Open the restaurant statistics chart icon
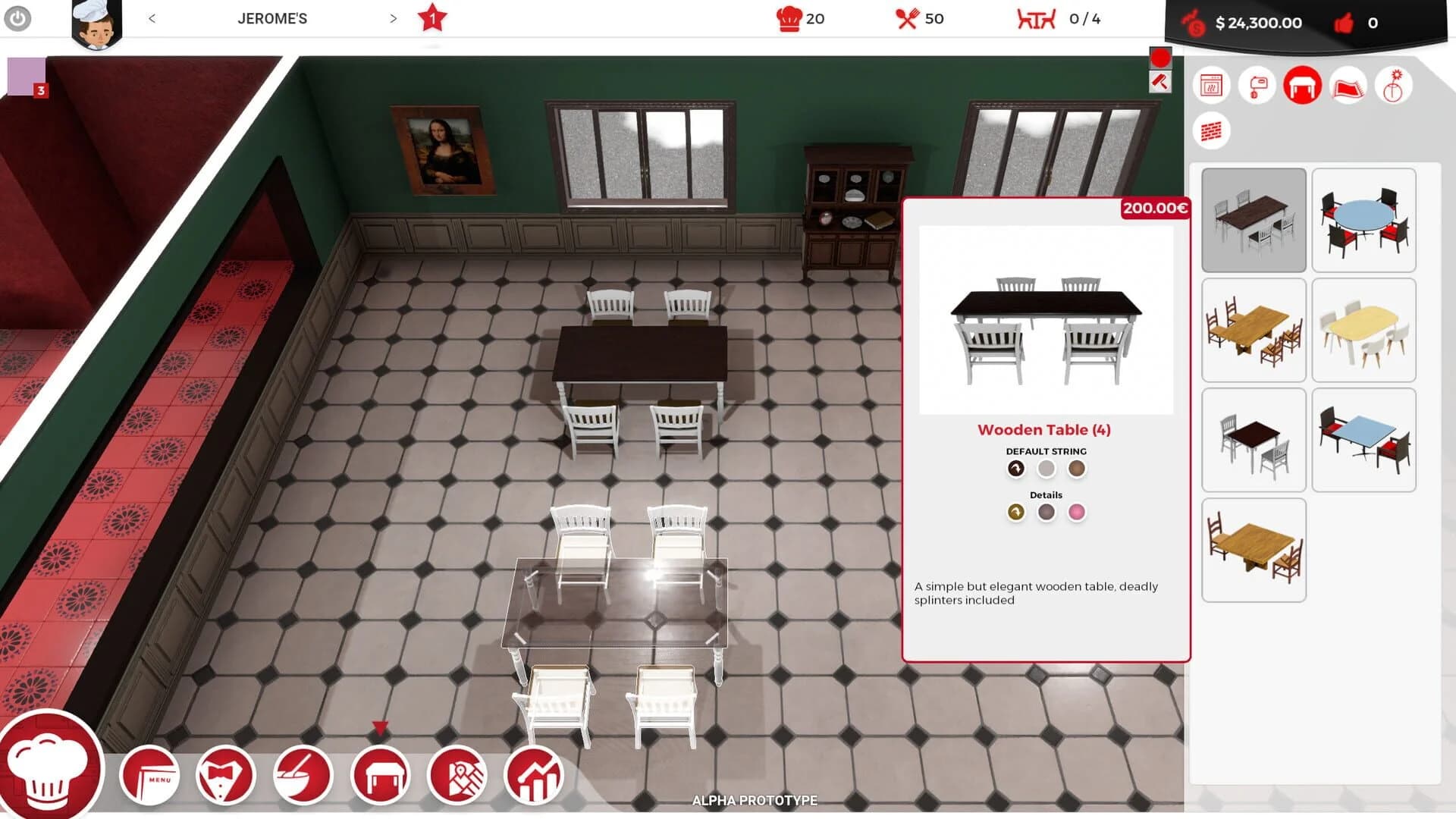1456x819 pixels. [x=535, y=775]
